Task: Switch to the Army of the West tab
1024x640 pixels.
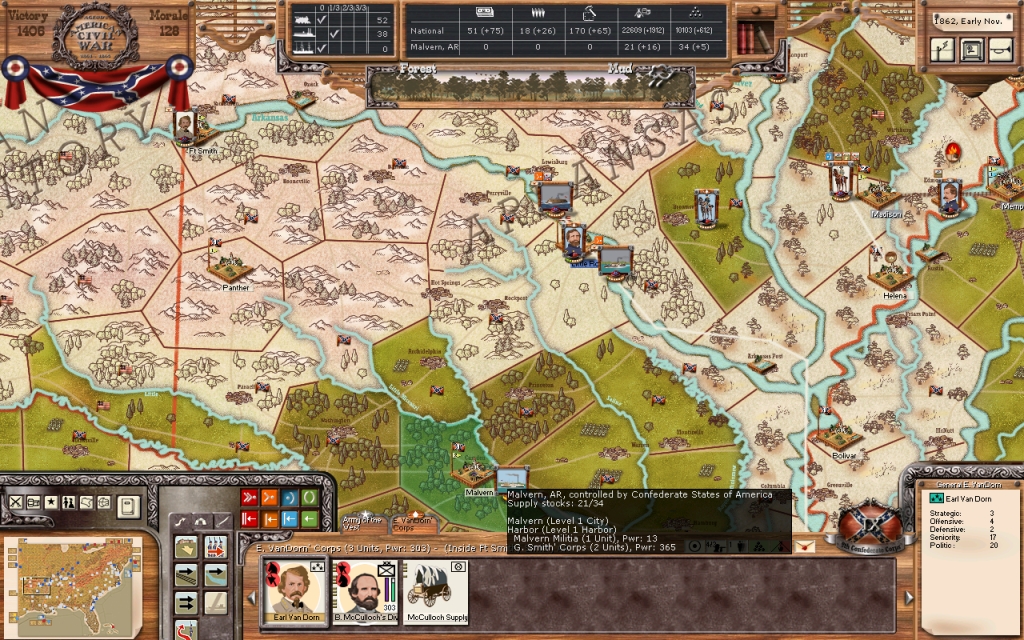Action: click(x=362, y=521)
